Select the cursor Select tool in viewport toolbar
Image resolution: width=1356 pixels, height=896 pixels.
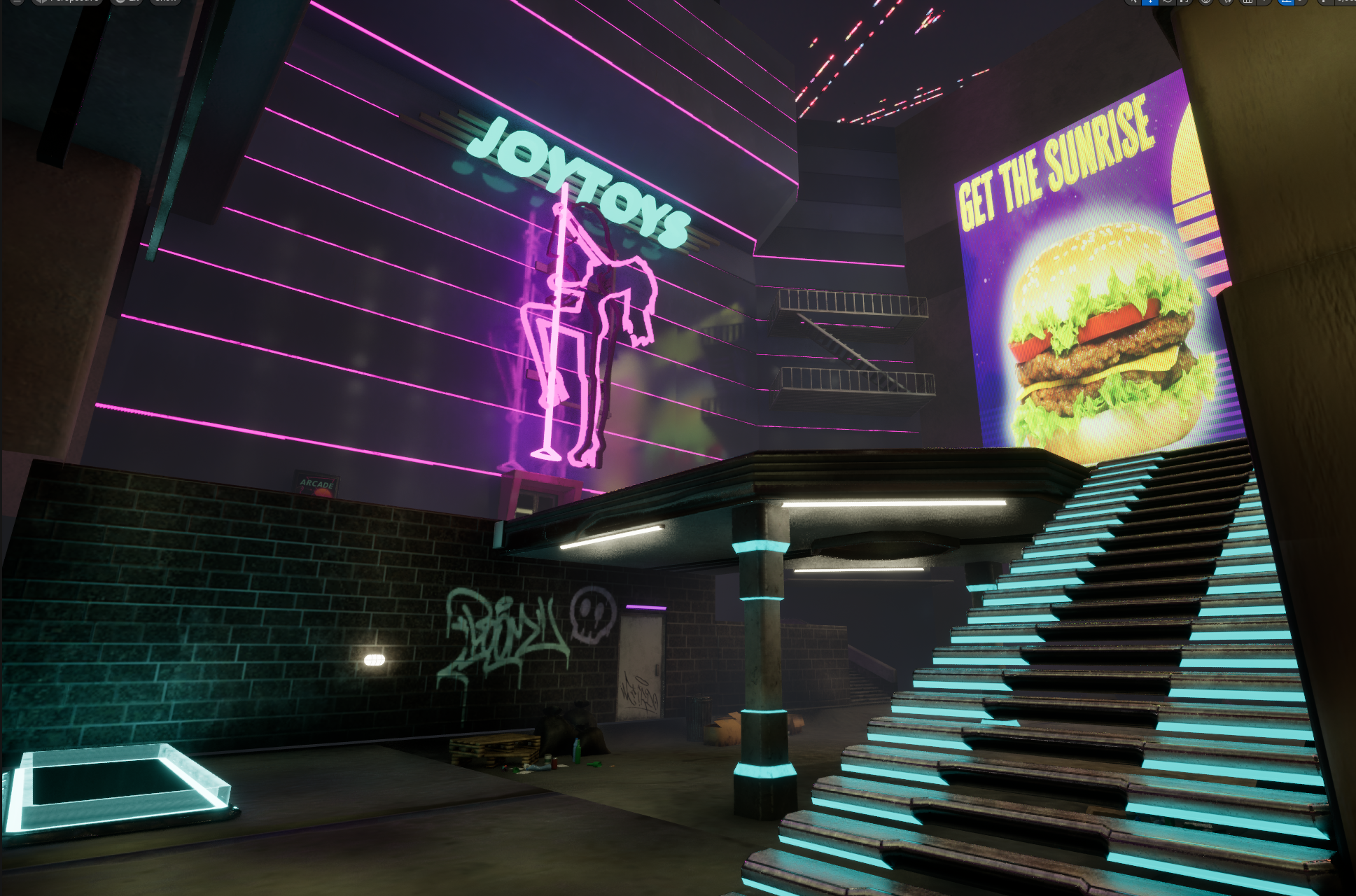click(x=1134, y=3)
